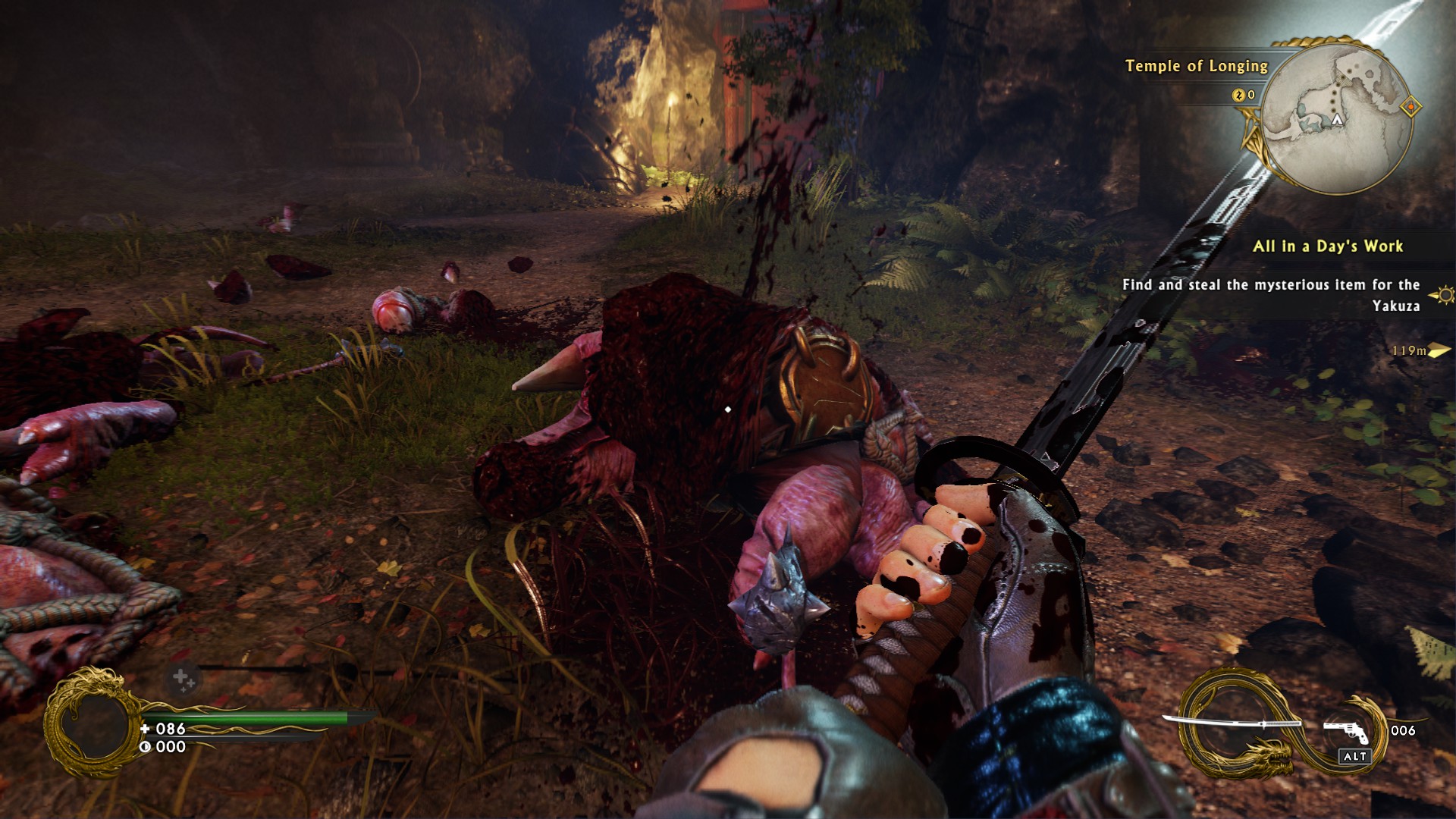Select the katana weapon icon
Viewport: 1456px width, 819px height.
click(x=1232, y=723)
